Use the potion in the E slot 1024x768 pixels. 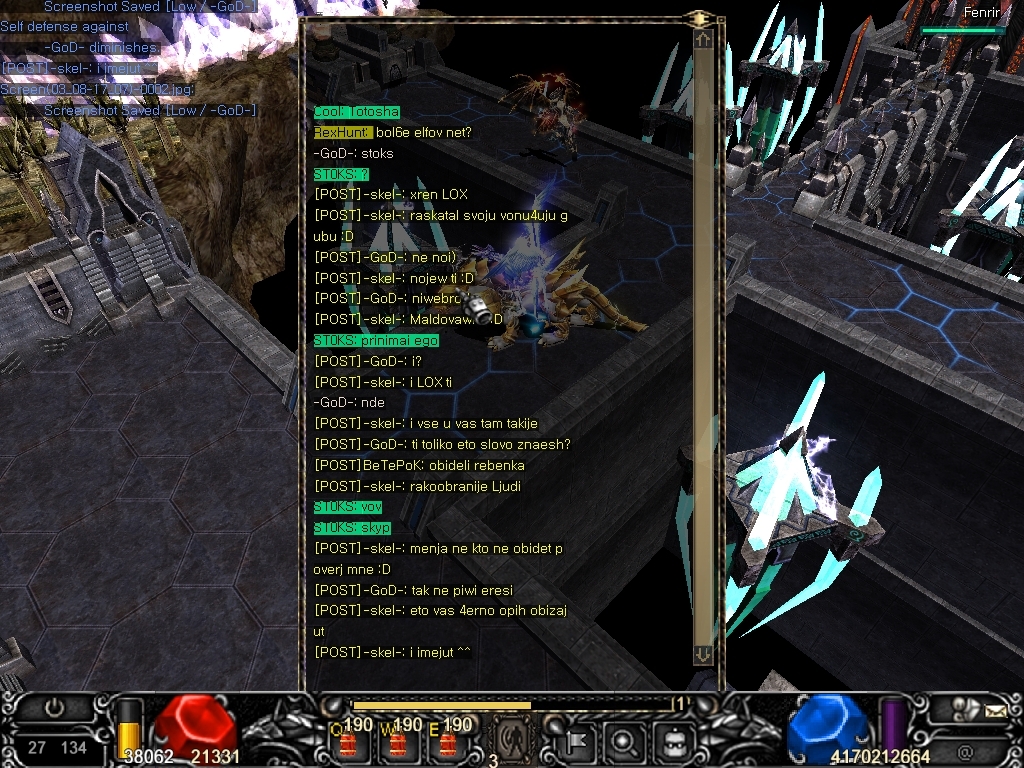(x=447, y=742)
